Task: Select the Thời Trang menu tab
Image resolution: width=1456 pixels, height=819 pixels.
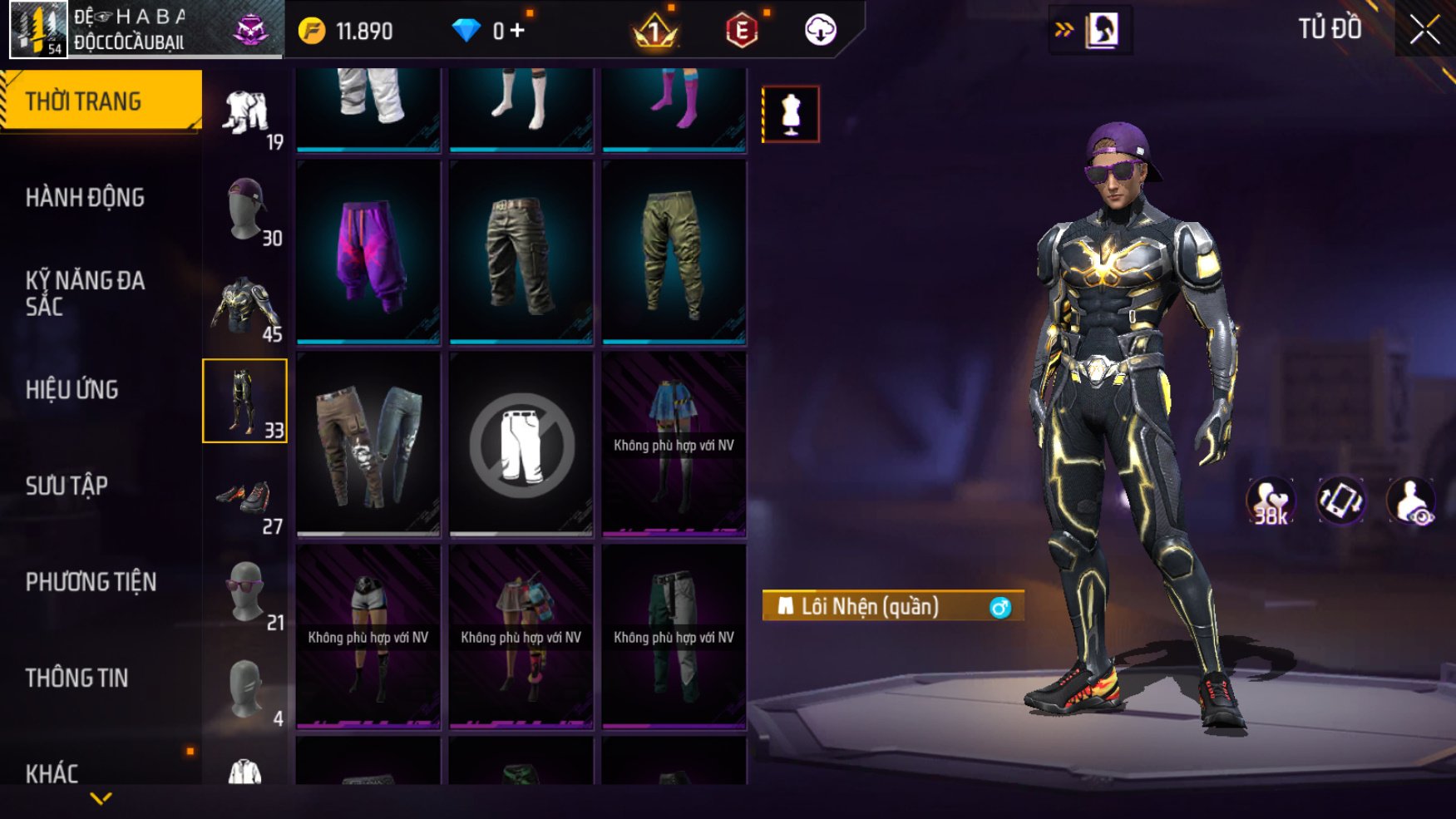Action: point(83,101)
